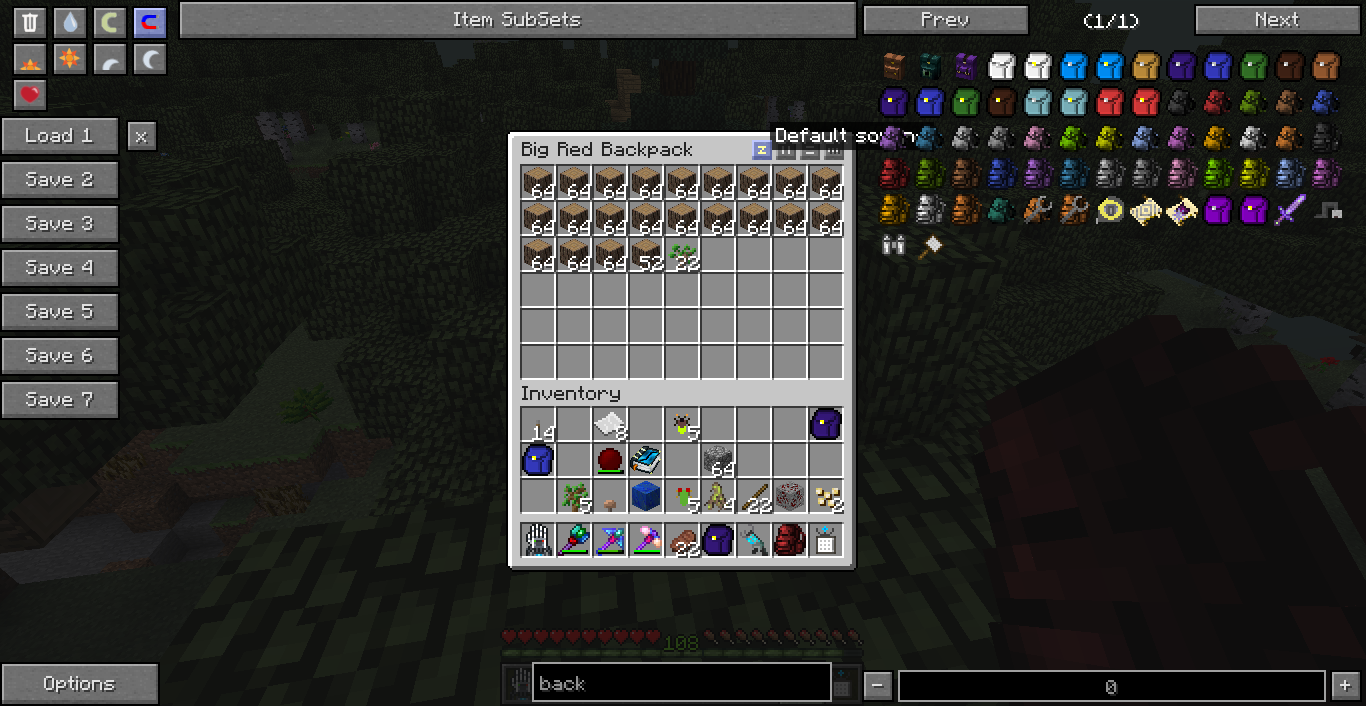The height and width of the screenshot is (706, 1366).
Task: Toggle the magnet mode button
Action: [x=150, y=22]
